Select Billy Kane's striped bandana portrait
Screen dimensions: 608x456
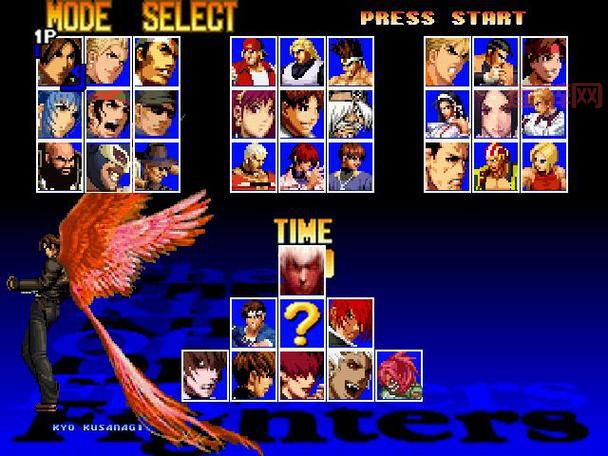point(495,166)
